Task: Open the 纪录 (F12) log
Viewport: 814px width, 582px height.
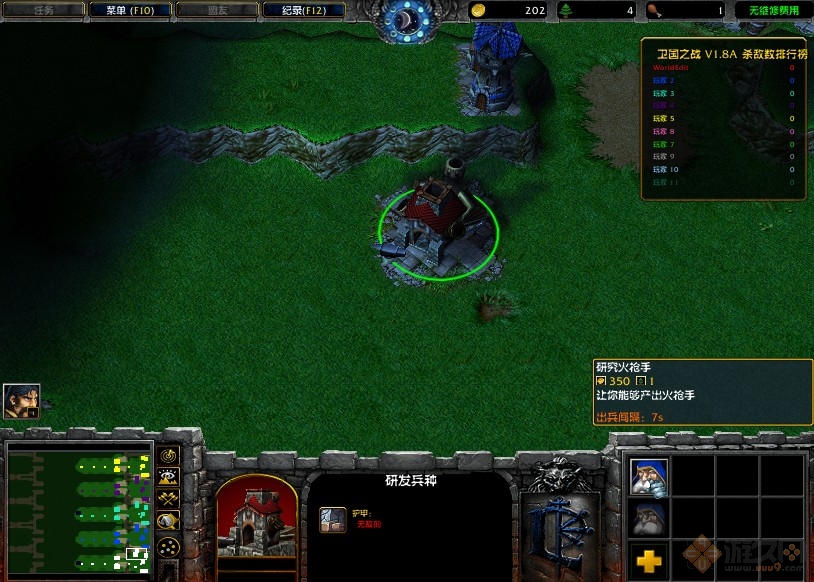Action: pyautogui.click(x=305, y=11)
